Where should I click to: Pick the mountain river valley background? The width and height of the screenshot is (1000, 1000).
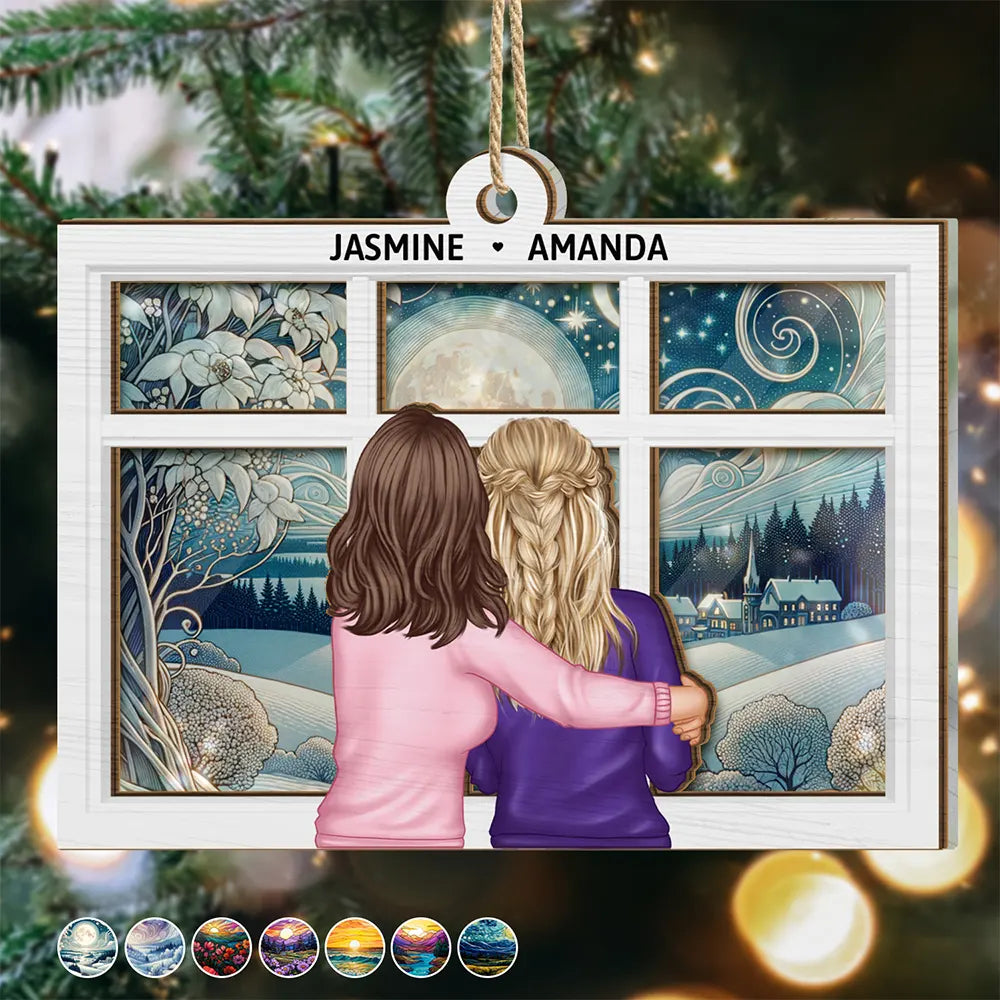pos(421,947)
